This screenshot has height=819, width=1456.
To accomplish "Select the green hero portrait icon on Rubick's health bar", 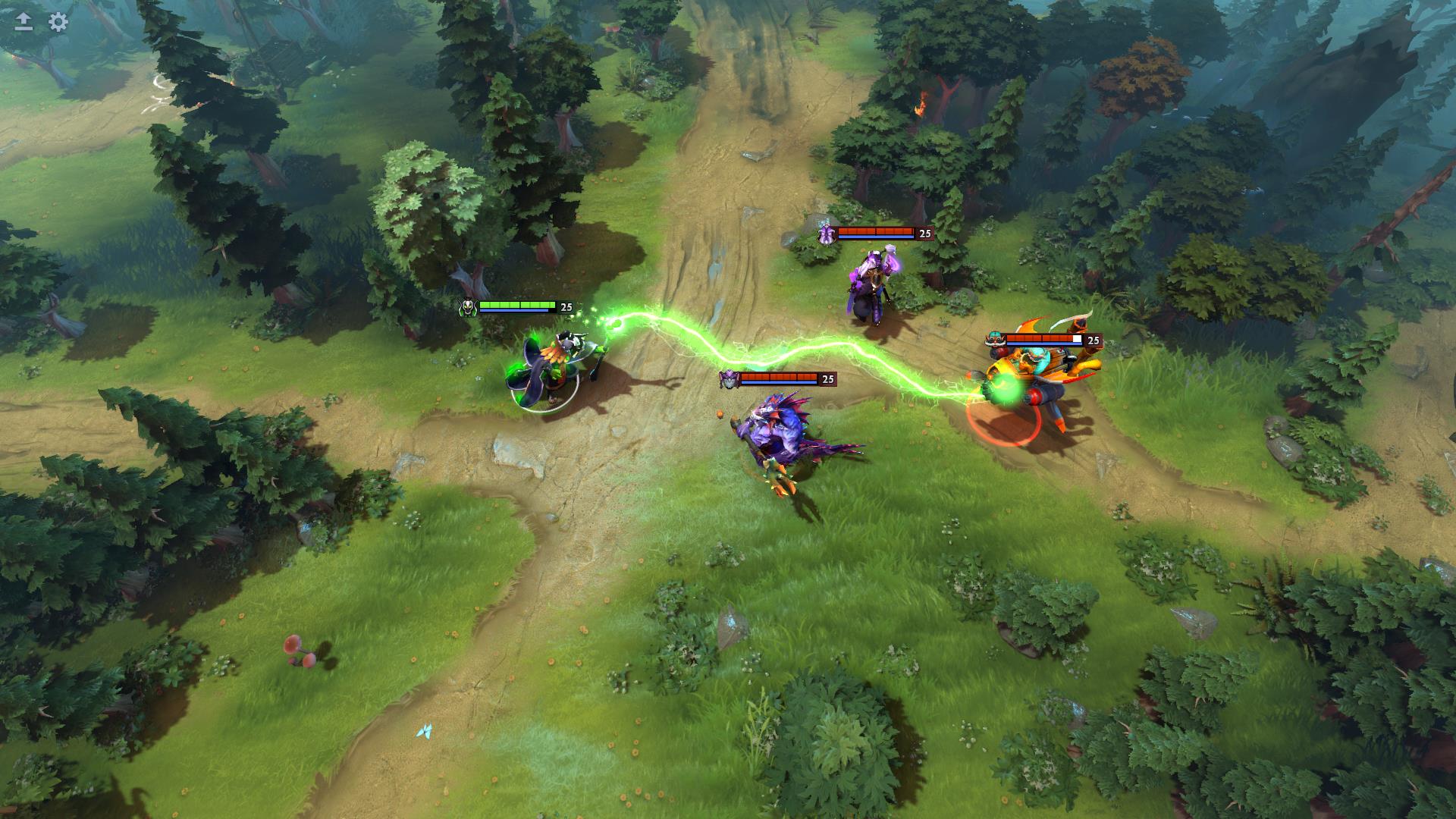I will pos(468,306).
